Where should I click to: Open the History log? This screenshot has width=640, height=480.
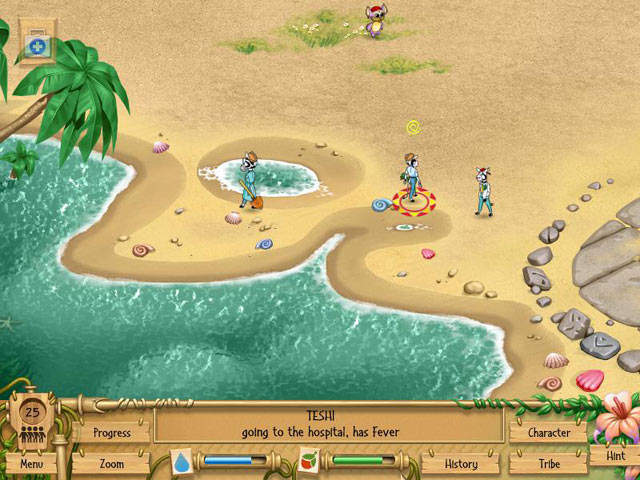coord(461,464)
